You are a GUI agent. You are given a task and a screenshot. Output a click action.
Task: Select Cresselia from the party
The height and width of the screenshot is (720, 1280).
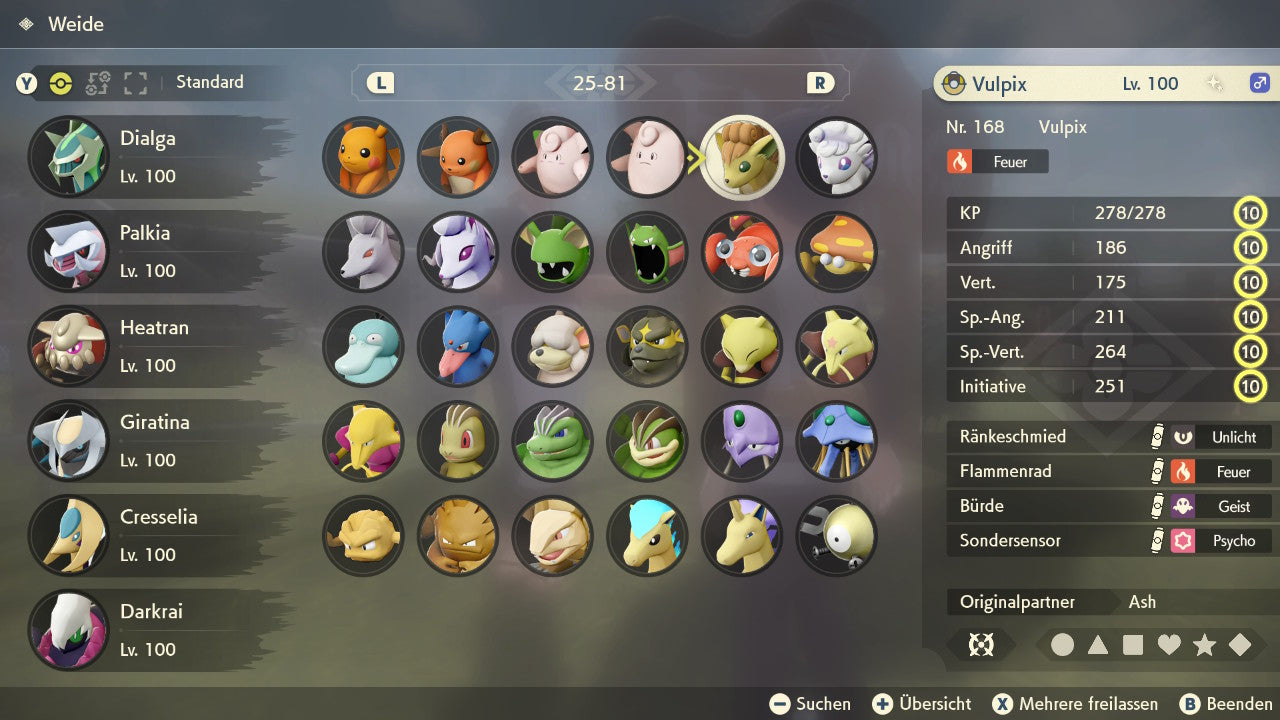point(150,535)
